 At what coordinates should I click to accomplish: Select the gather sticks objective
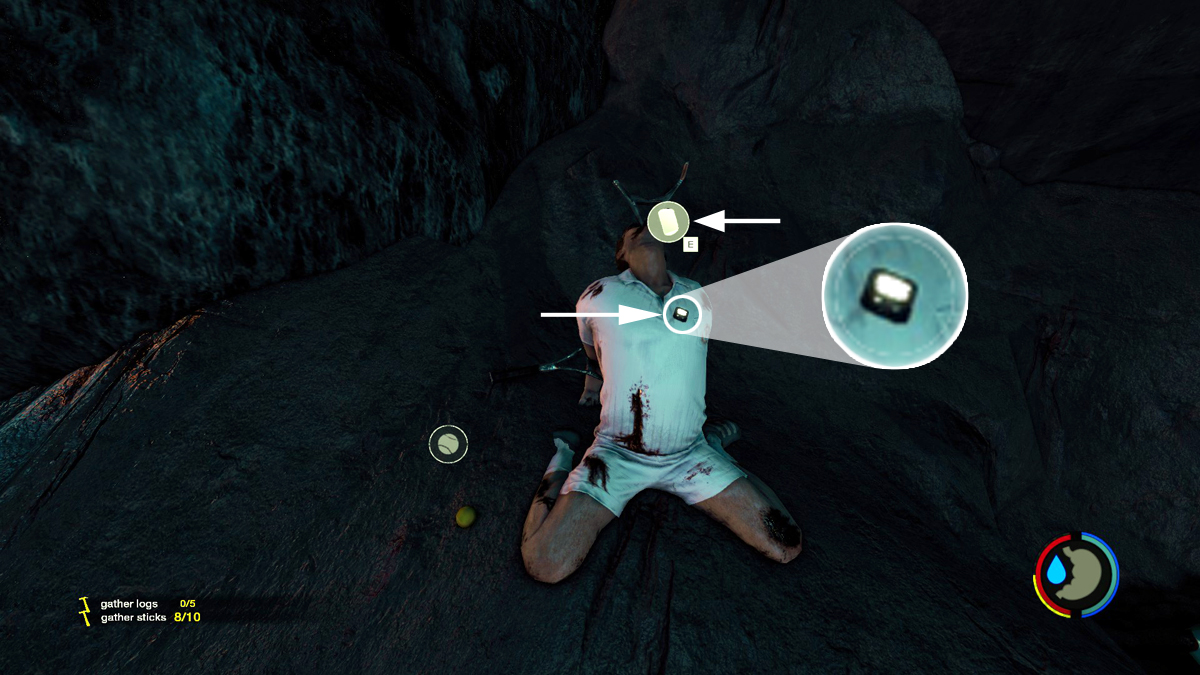point(133,617)
